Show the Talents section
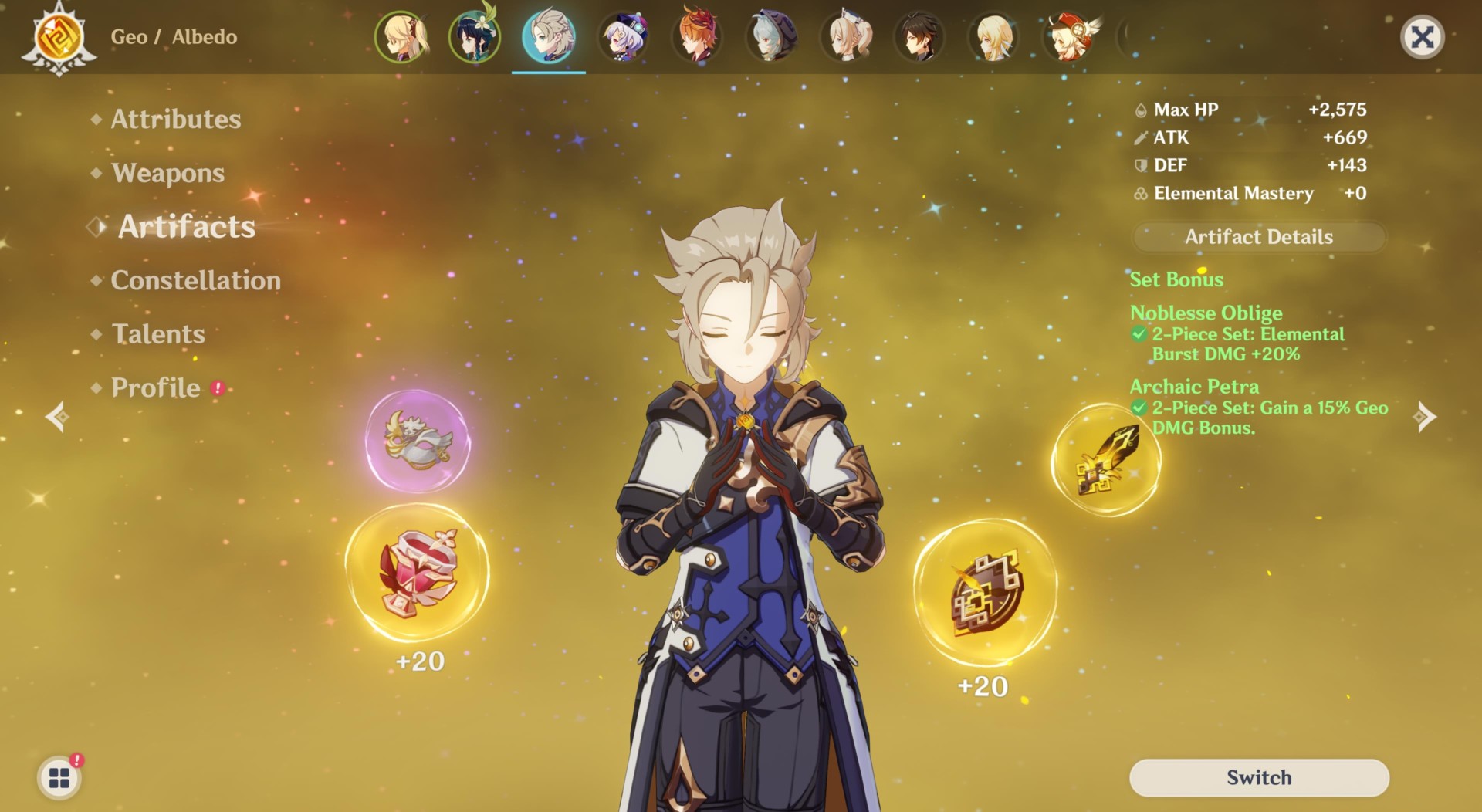1482x812 pixels. pos(158,334)
